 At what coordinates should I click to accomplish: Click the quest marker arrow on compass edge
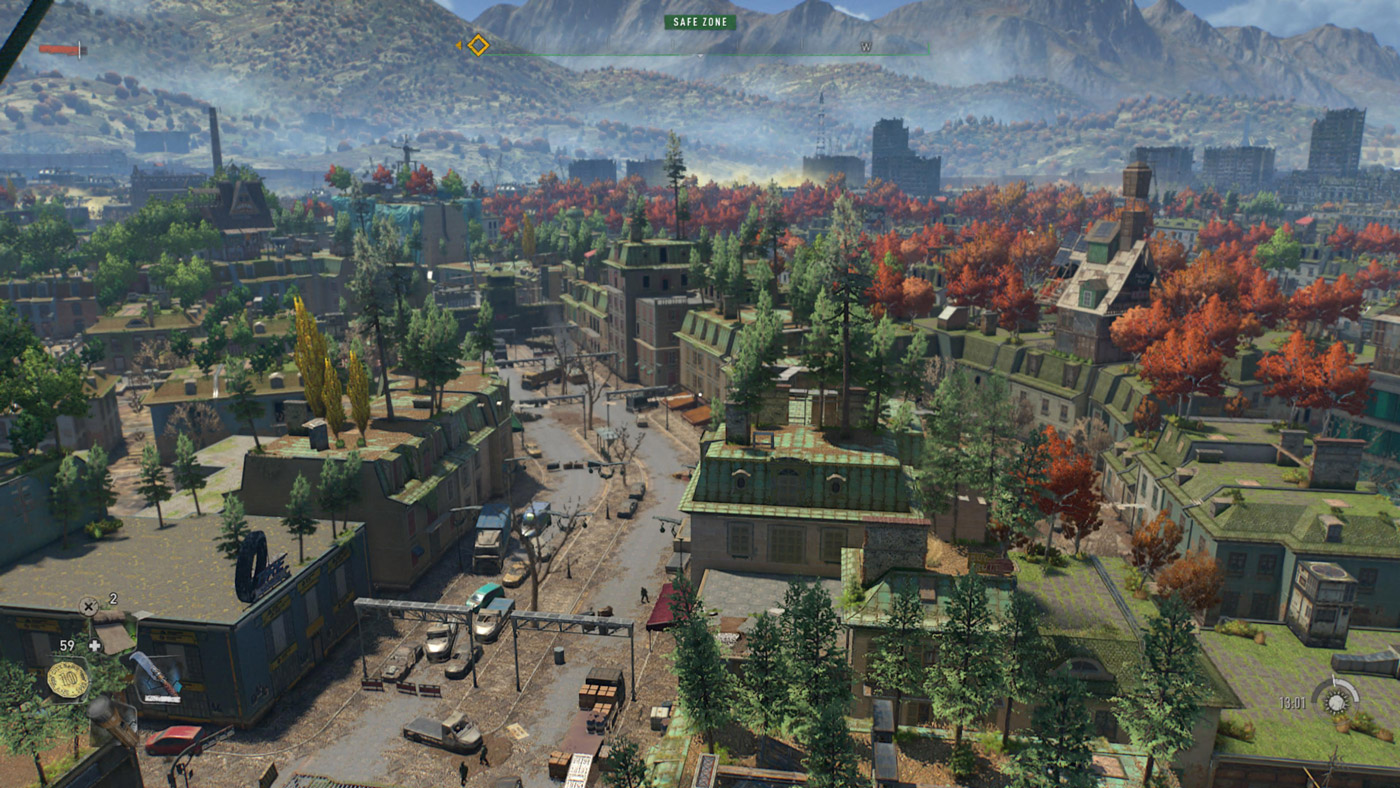pos(460,45)
